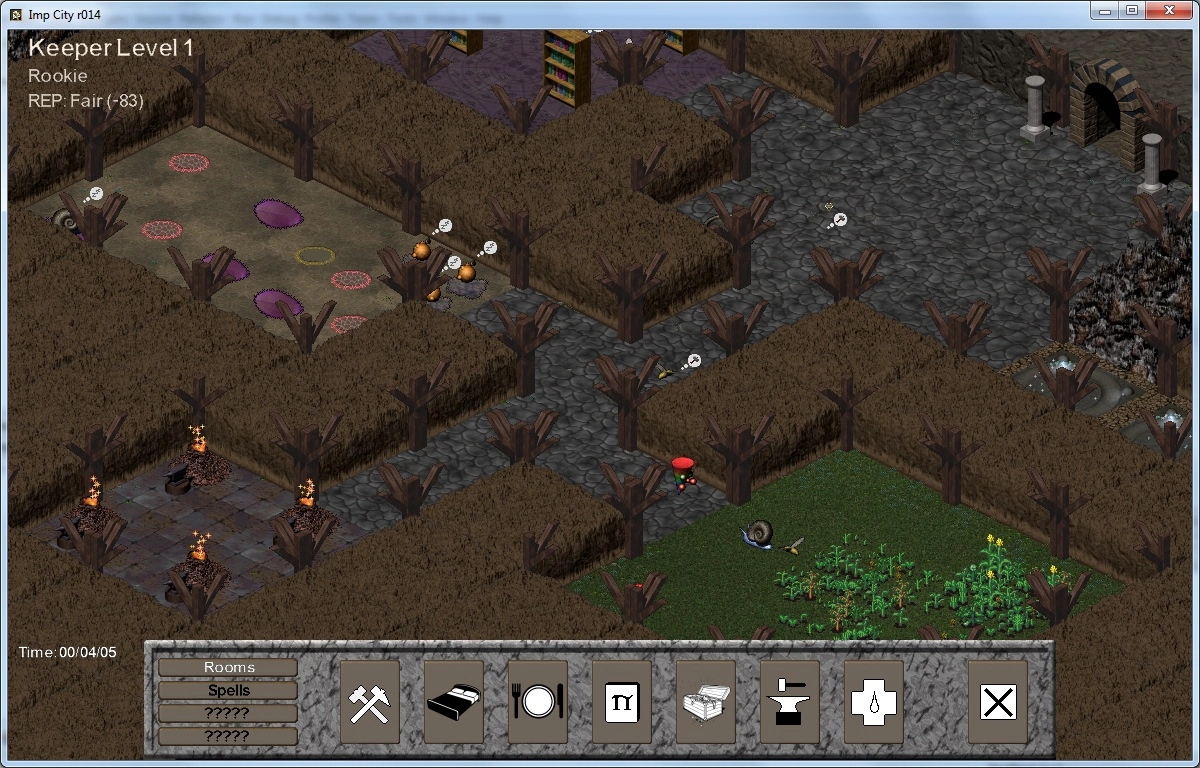
Task: Select the anvil and hammer workshop room
Action: (x=789, y=701)
